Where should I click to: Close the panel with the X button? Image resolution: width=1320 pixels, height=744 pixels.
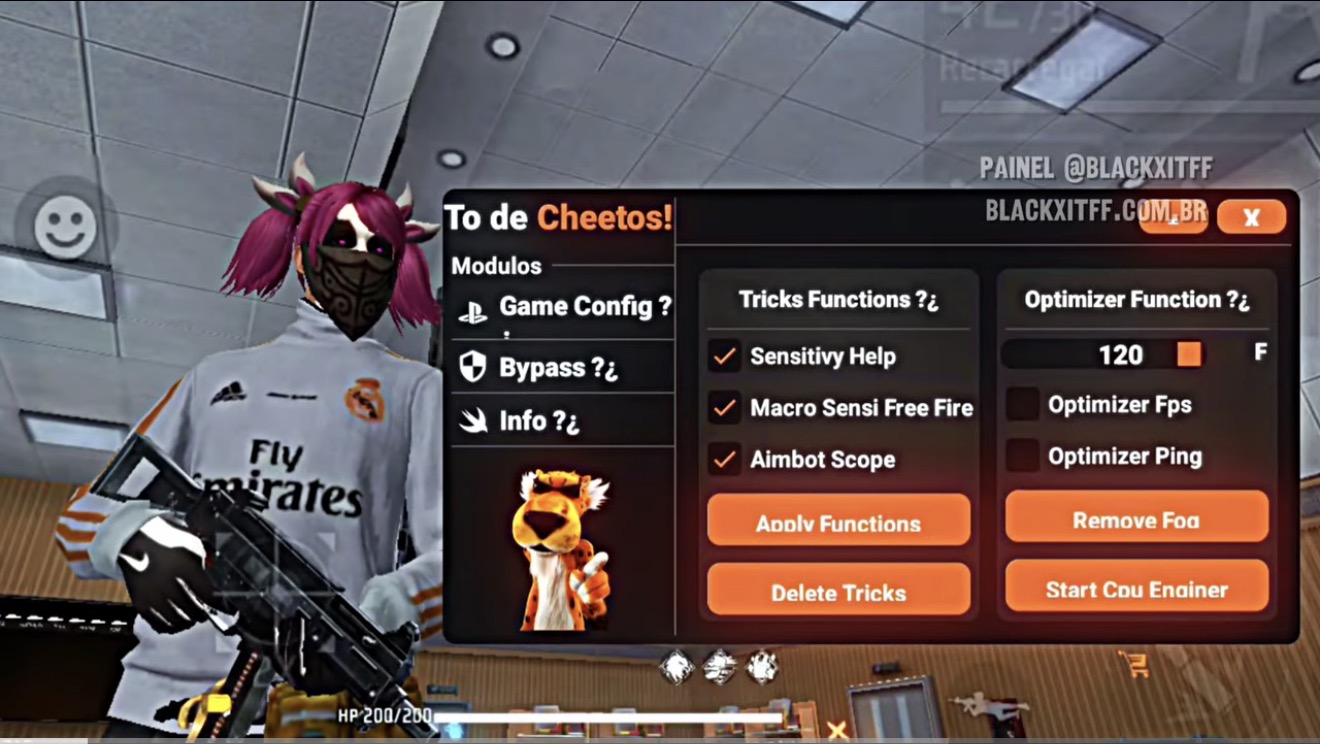pyautogui.click(x=1251, y=217)
